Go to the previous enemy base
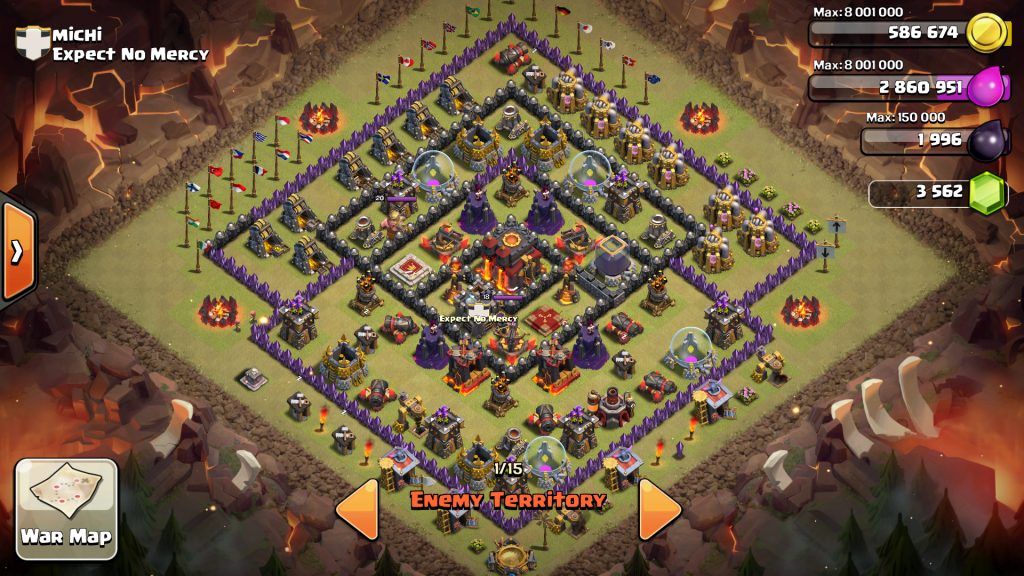1024x576 pixels. coord(357,509)
